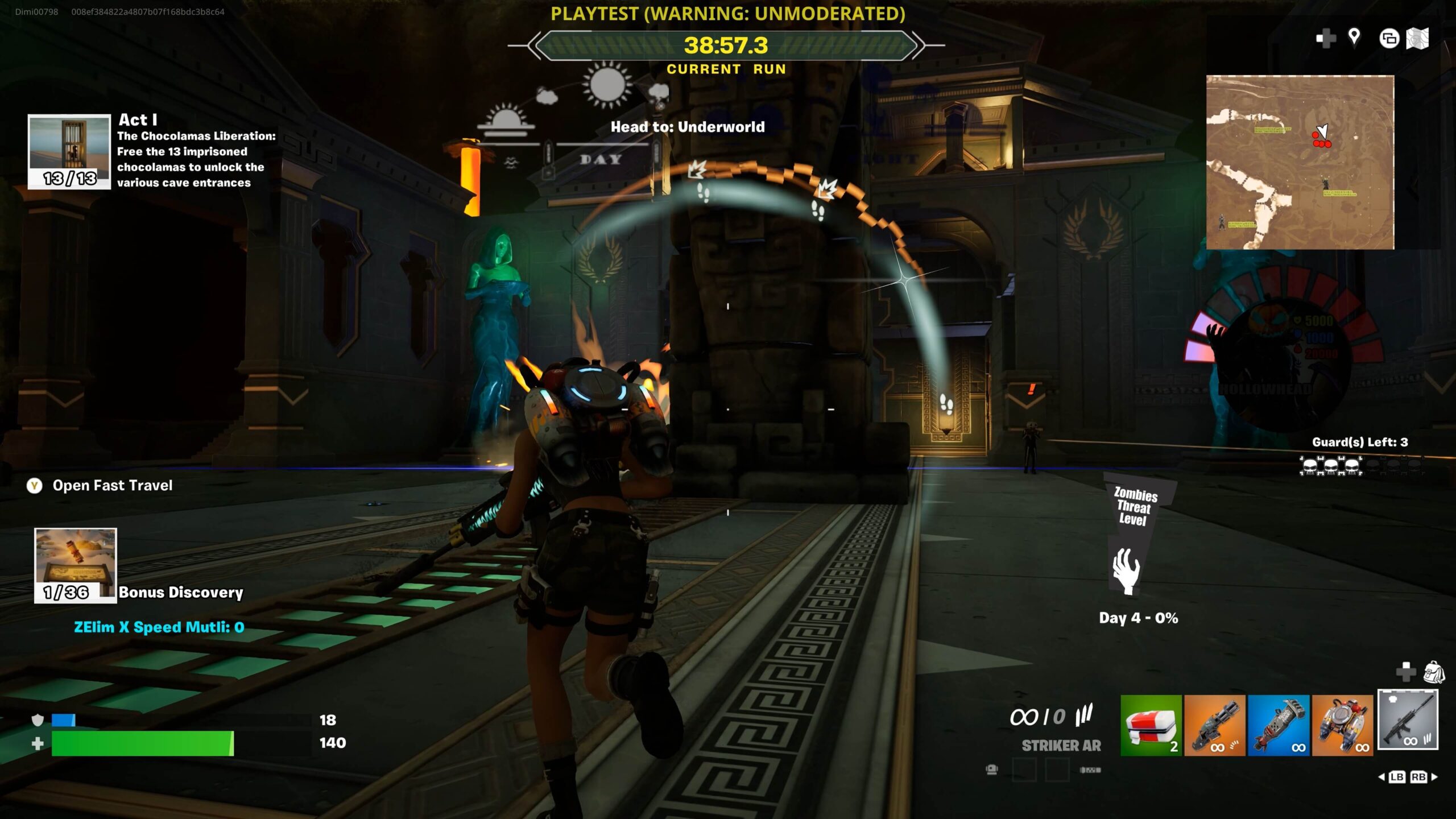1456x819 pixels.
Task: Open the full map via folded map icon
Action: coord(1417,39)
